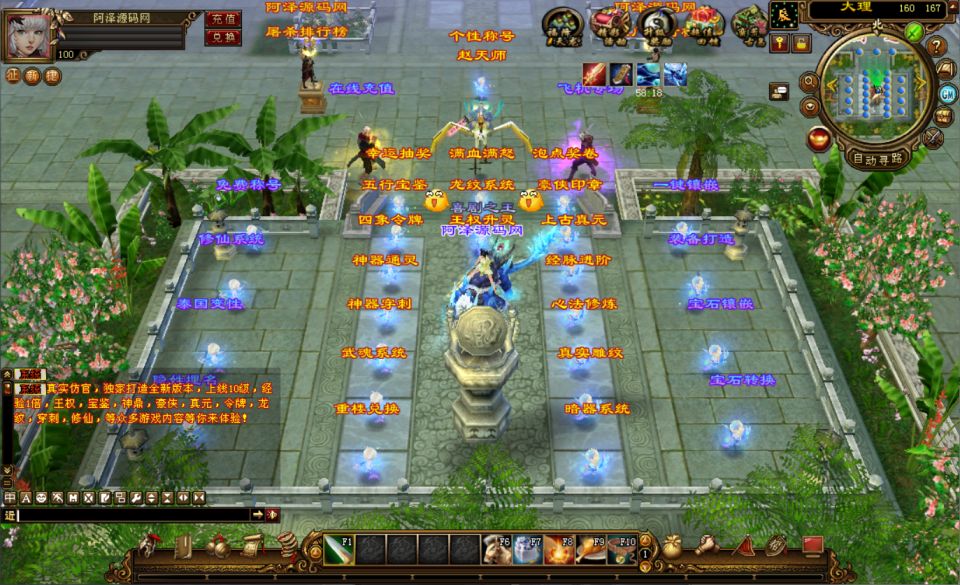960x585 pixels.
Task: Toggle the padlock icon near the minimap
Action: (x=802, y=42)
